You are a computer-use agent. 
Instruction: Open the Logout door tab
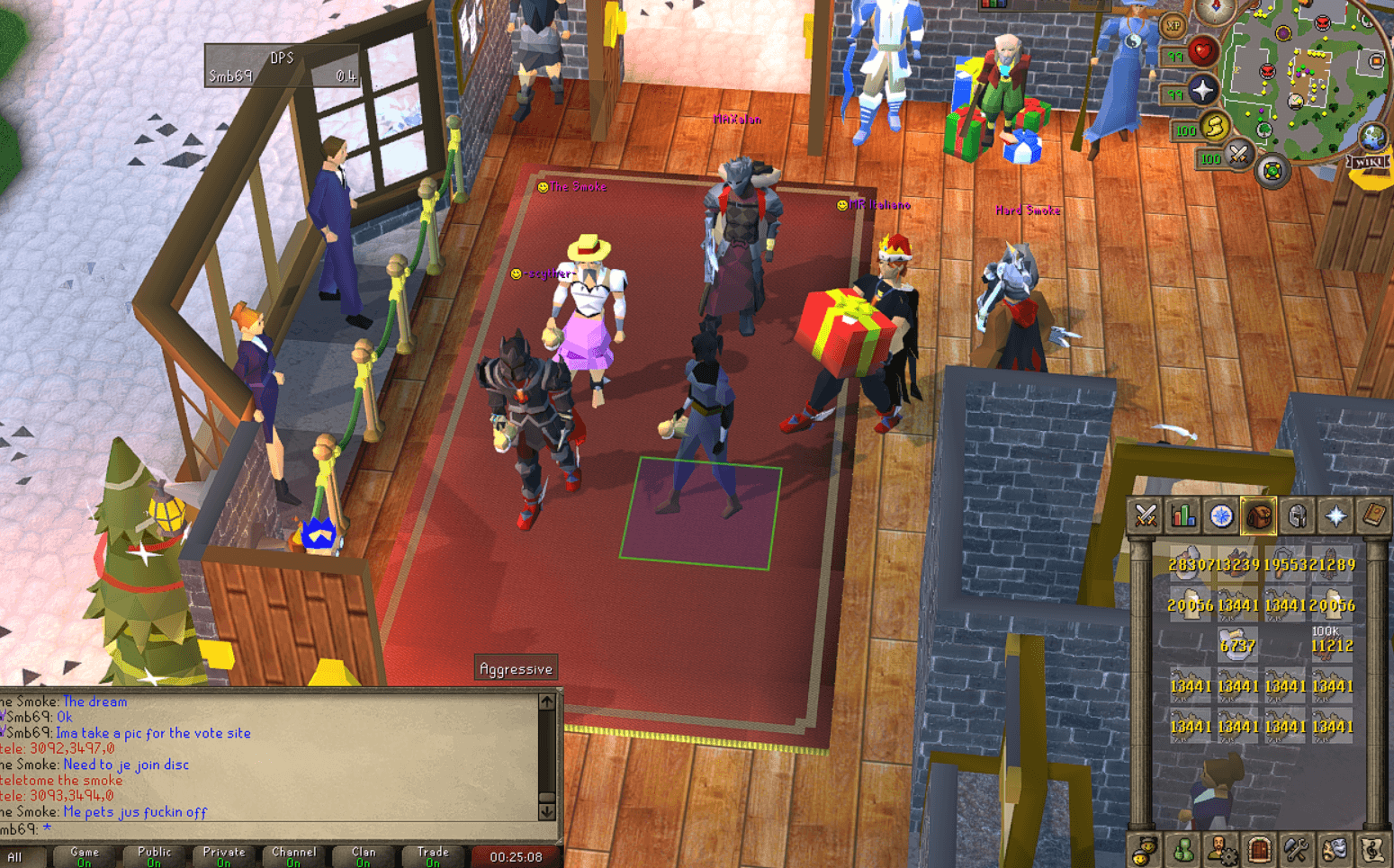tap(1259, 849)
